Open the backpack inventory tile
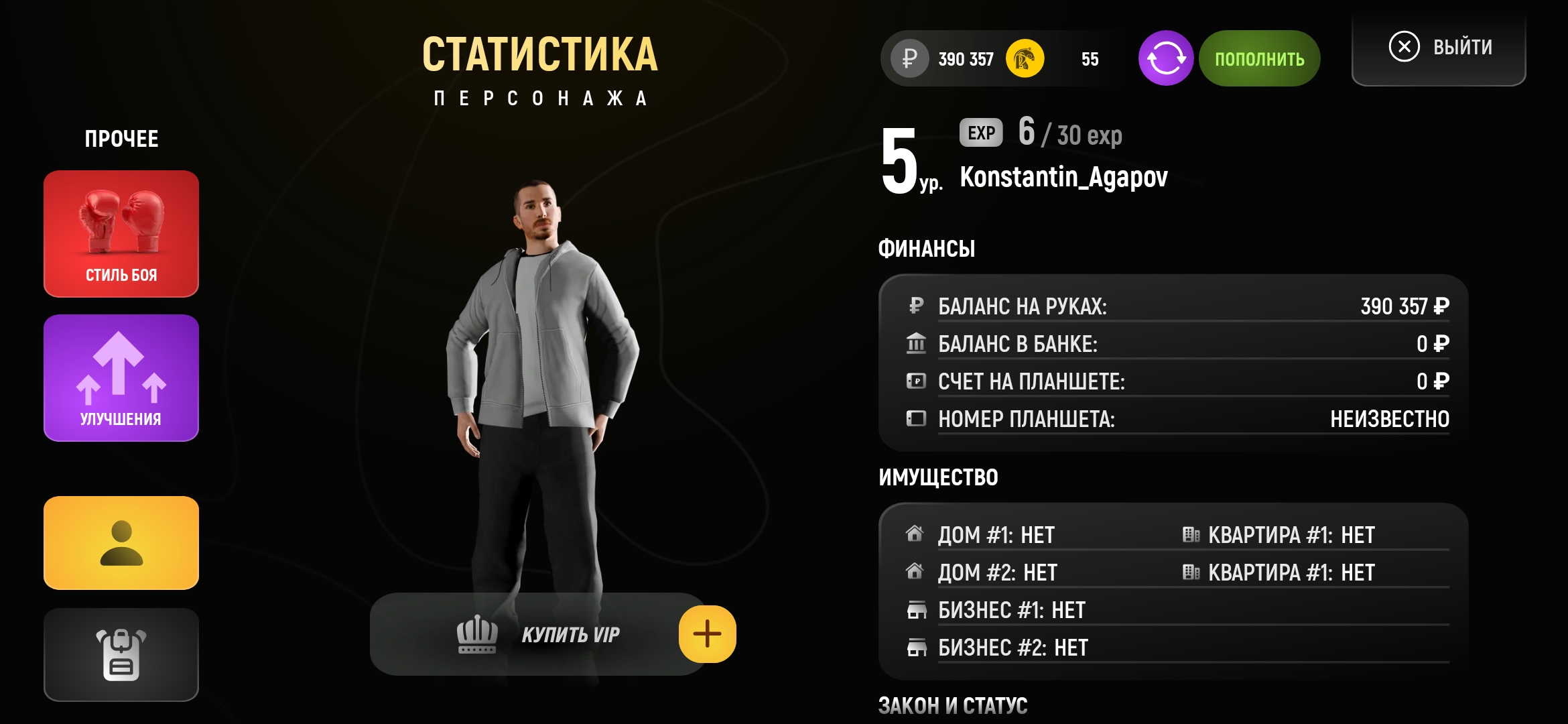Viewport: 1568px width, 724px height. click(121, 654)
